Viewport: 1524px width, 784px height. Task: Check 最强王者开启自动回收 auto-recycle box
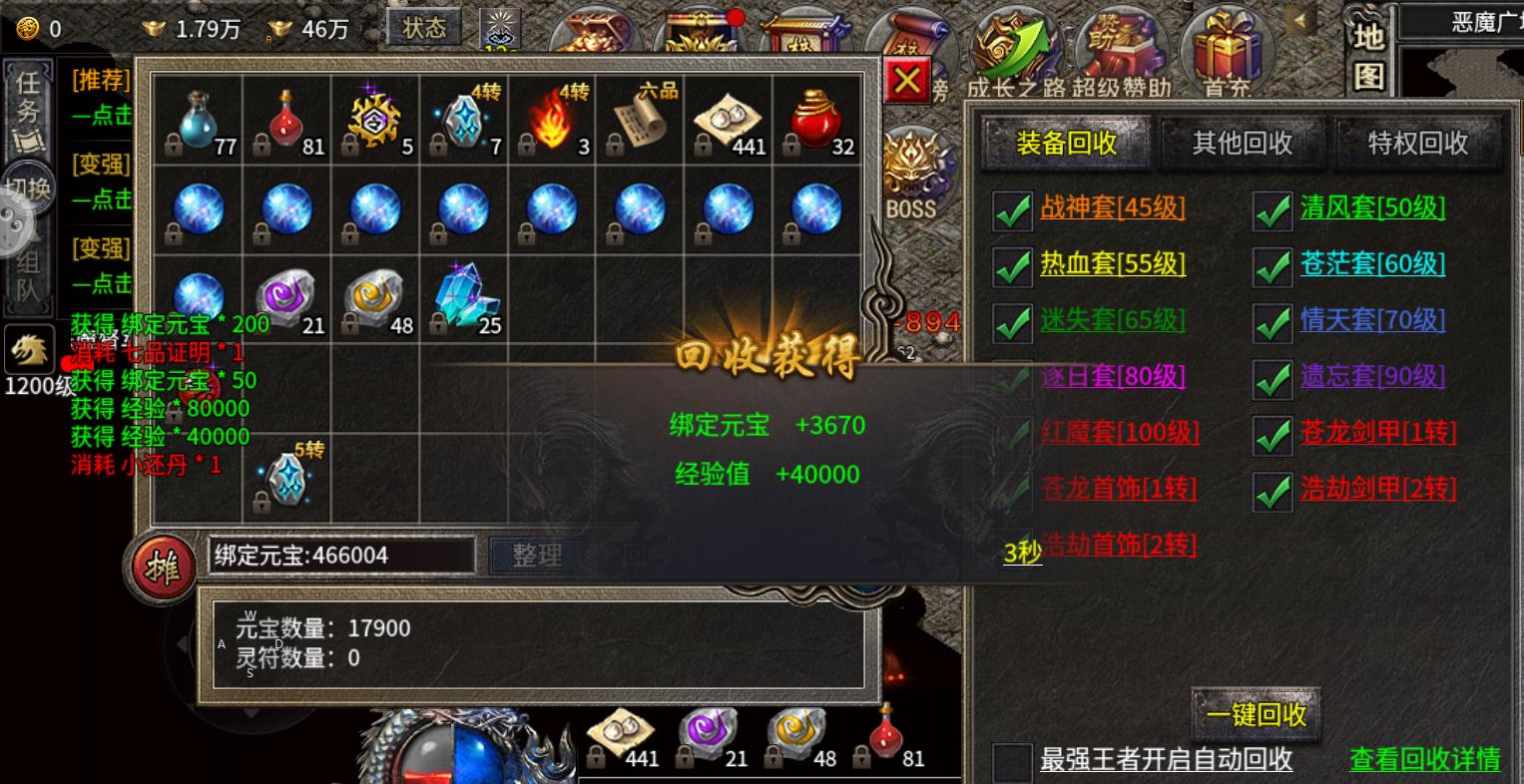pyautogui.click(x=1012, y=760)
